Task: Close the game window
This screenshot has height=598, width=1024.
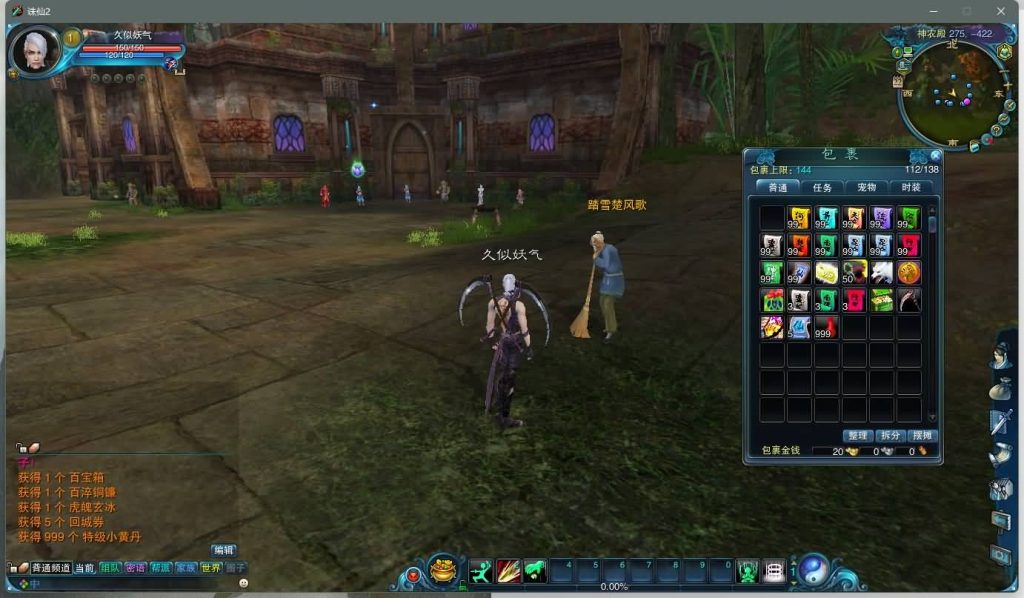Action: pyautogui.click(x=1001, y=11)
